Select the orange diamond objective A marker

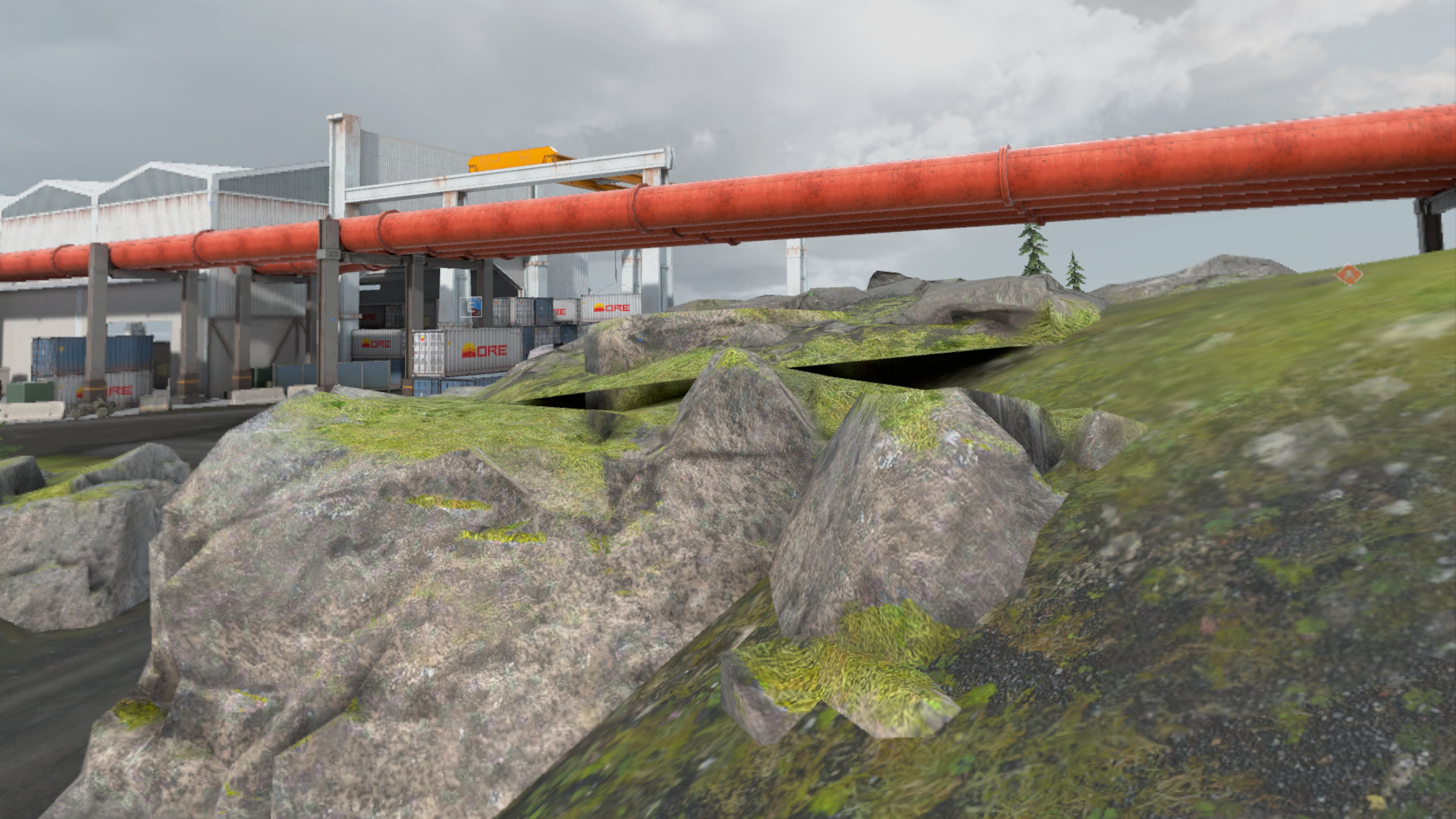1349,275
